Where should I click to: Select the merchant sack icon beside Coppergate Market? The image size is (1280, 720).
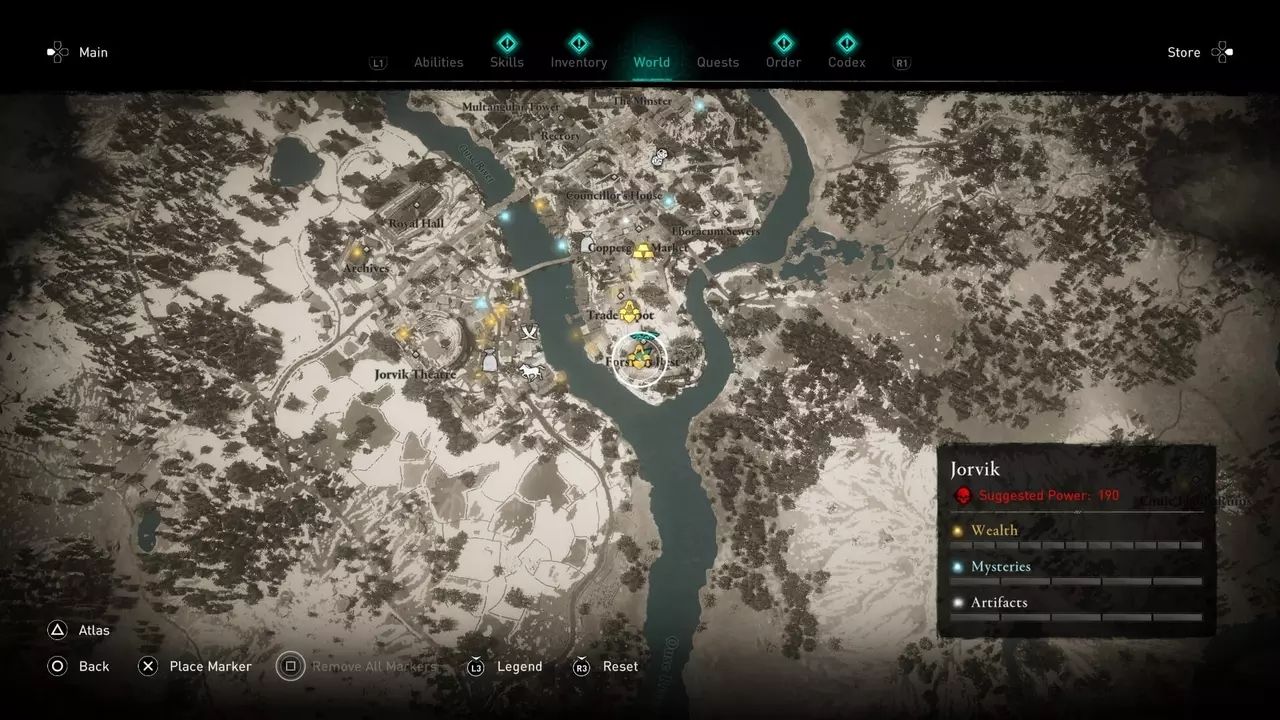pyautogui.click(x=586, y=243)
